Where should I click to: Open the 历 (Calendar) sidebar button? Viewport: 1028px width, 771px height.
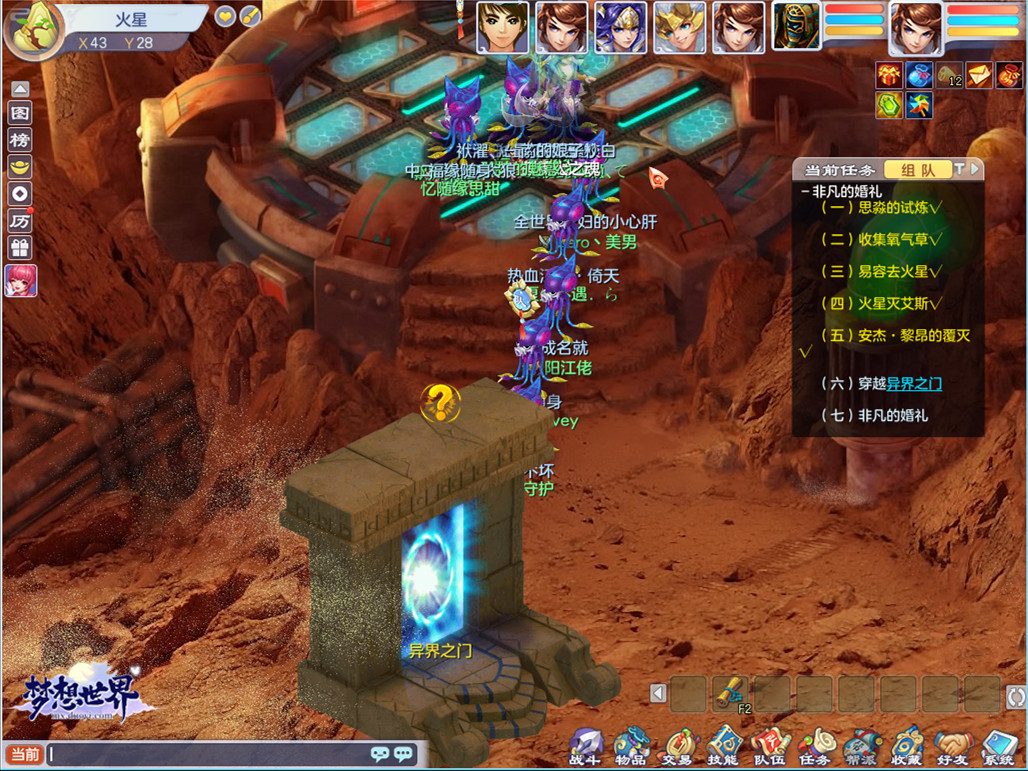[20, 221]
